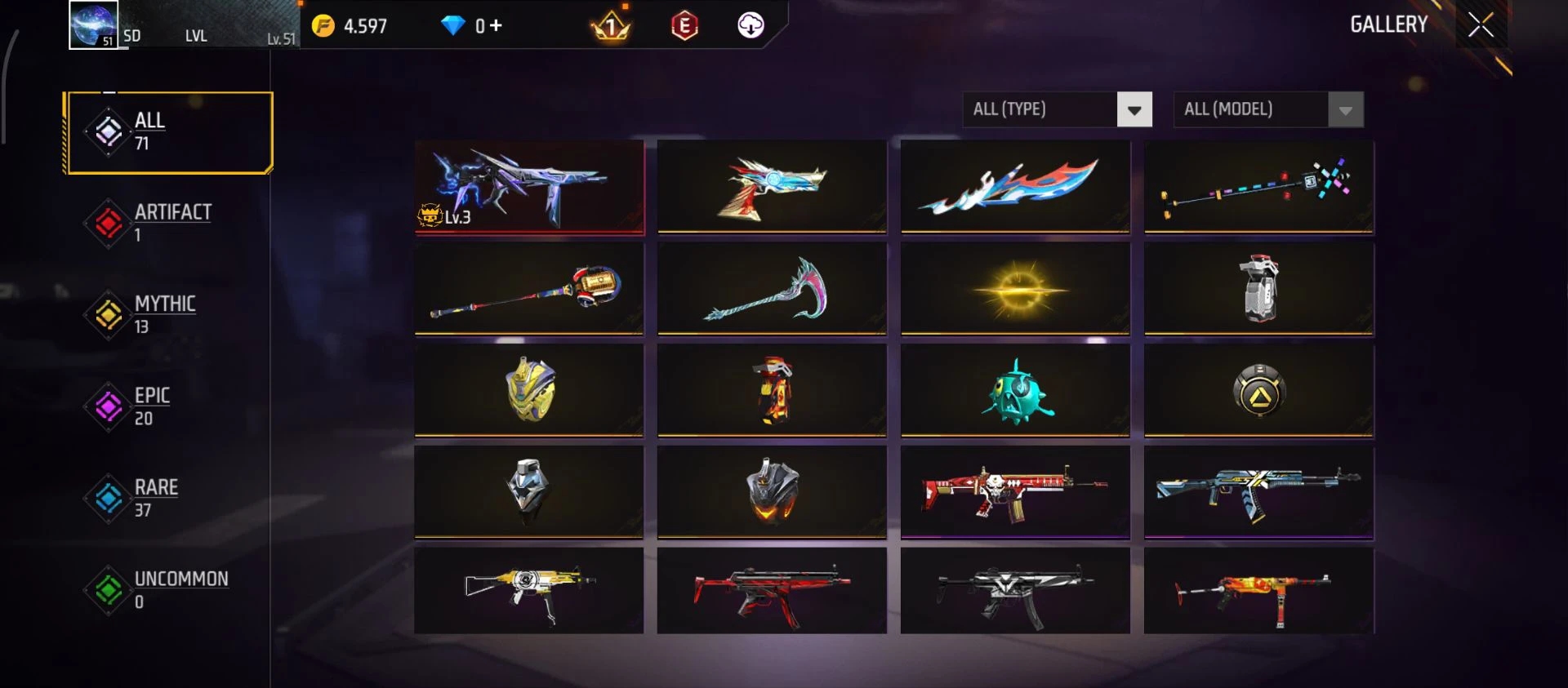
Task: Select the ALL rarity tab
Action: (x=168, y=132)
